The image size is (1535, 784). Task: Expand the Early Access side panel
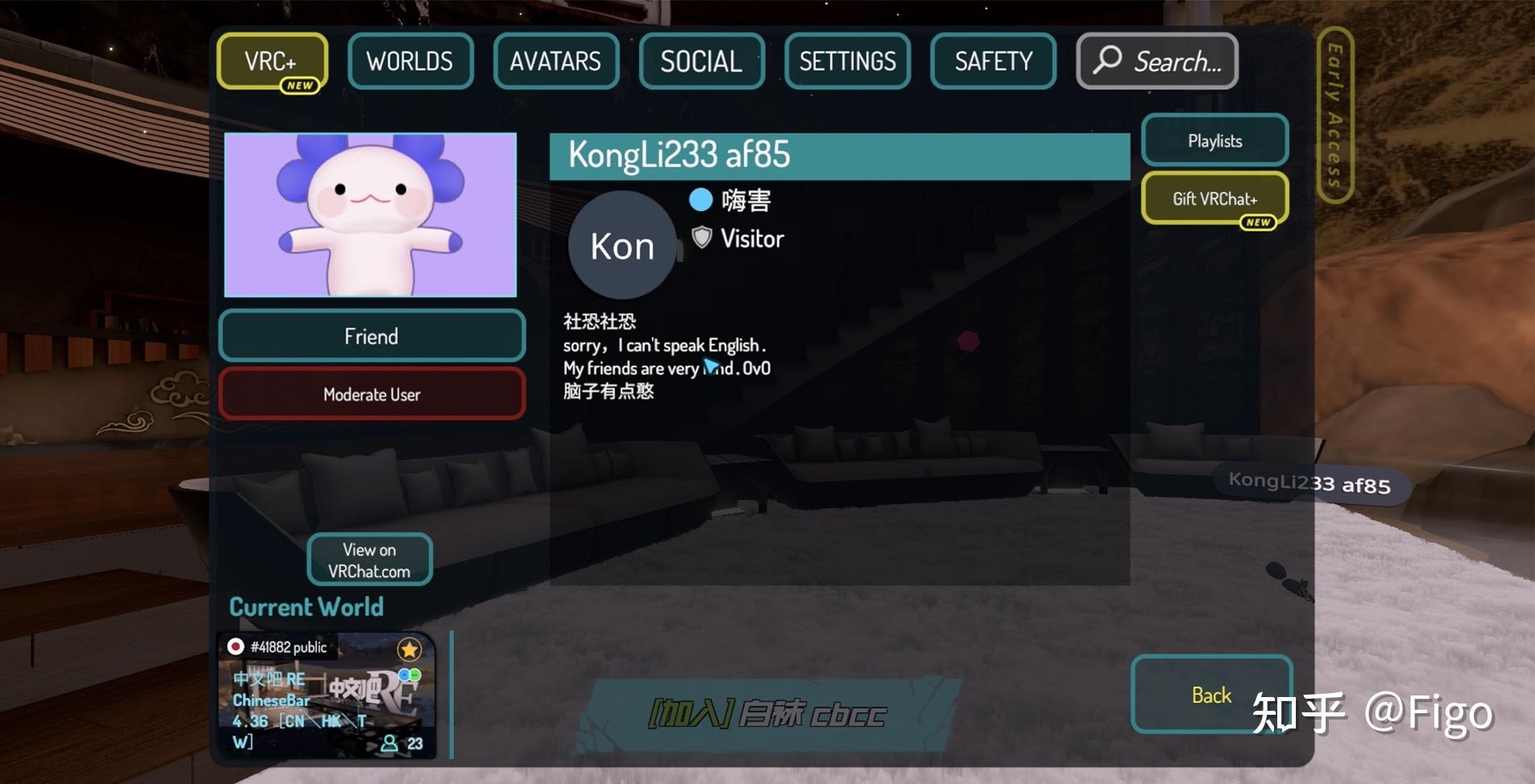point(1334,113)
